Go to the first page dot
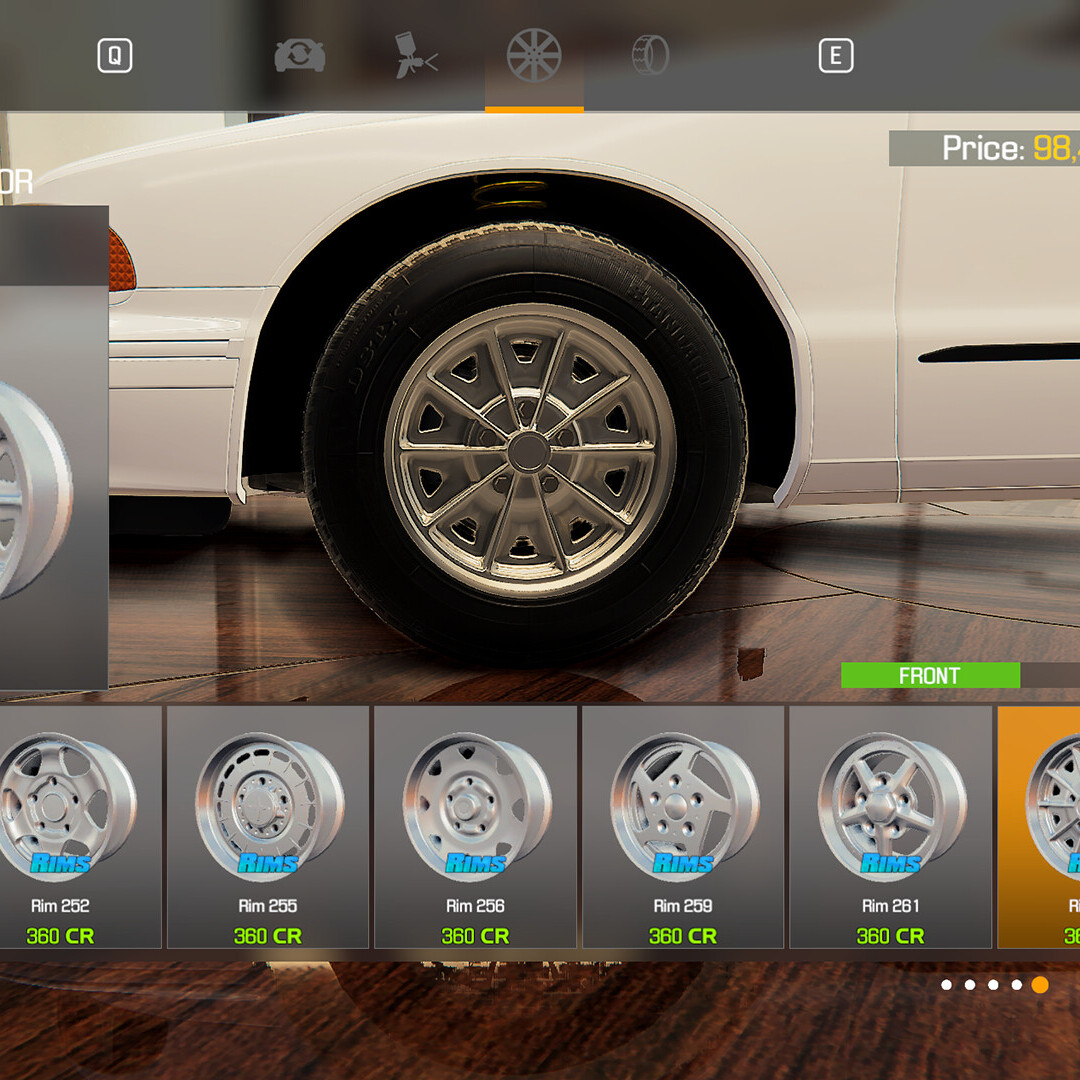 tap(946, 985)
